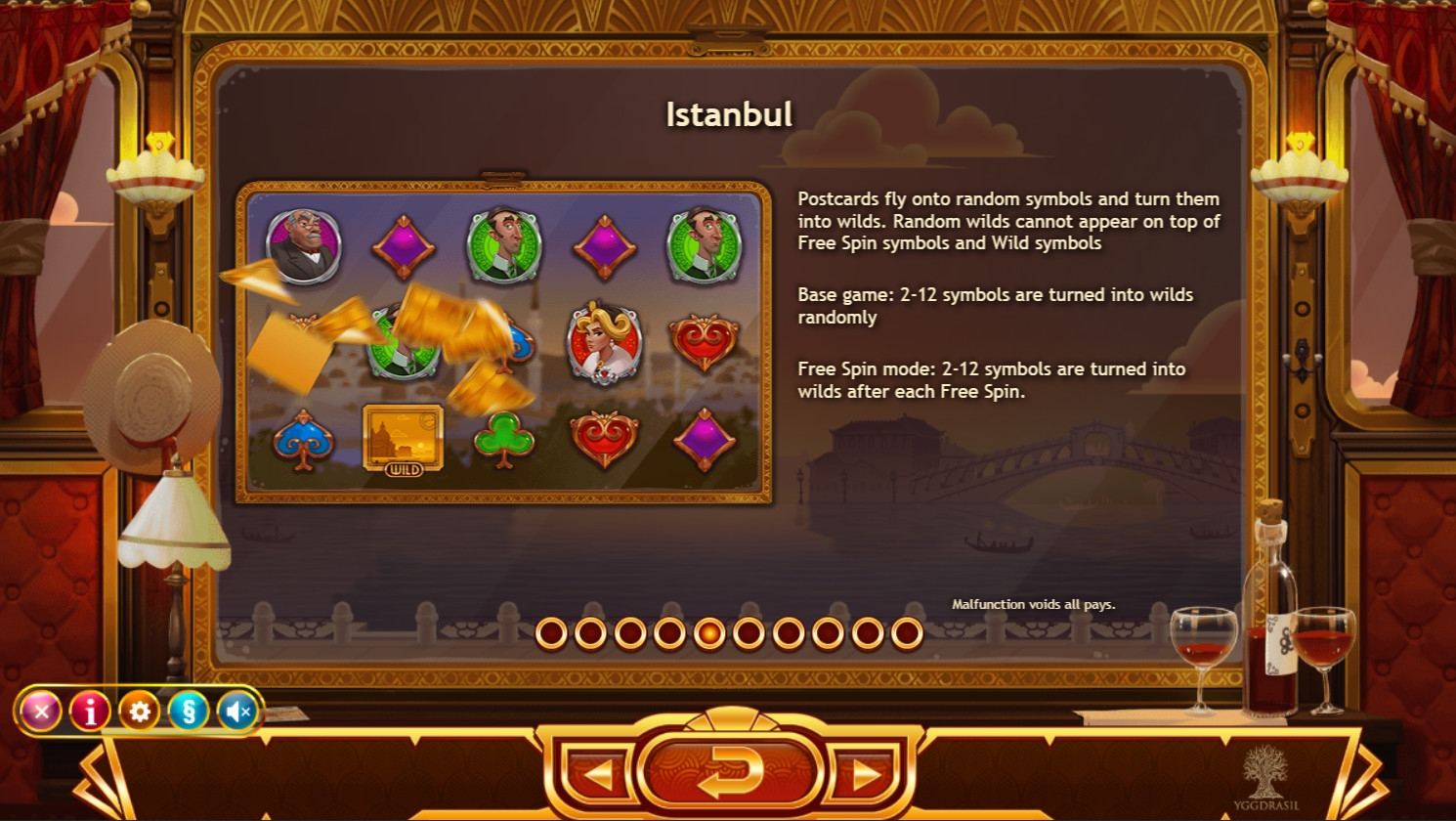Jump to the first page indicator dot
This screenshot has height=821, width=1456.
click(x=551, y=633)
